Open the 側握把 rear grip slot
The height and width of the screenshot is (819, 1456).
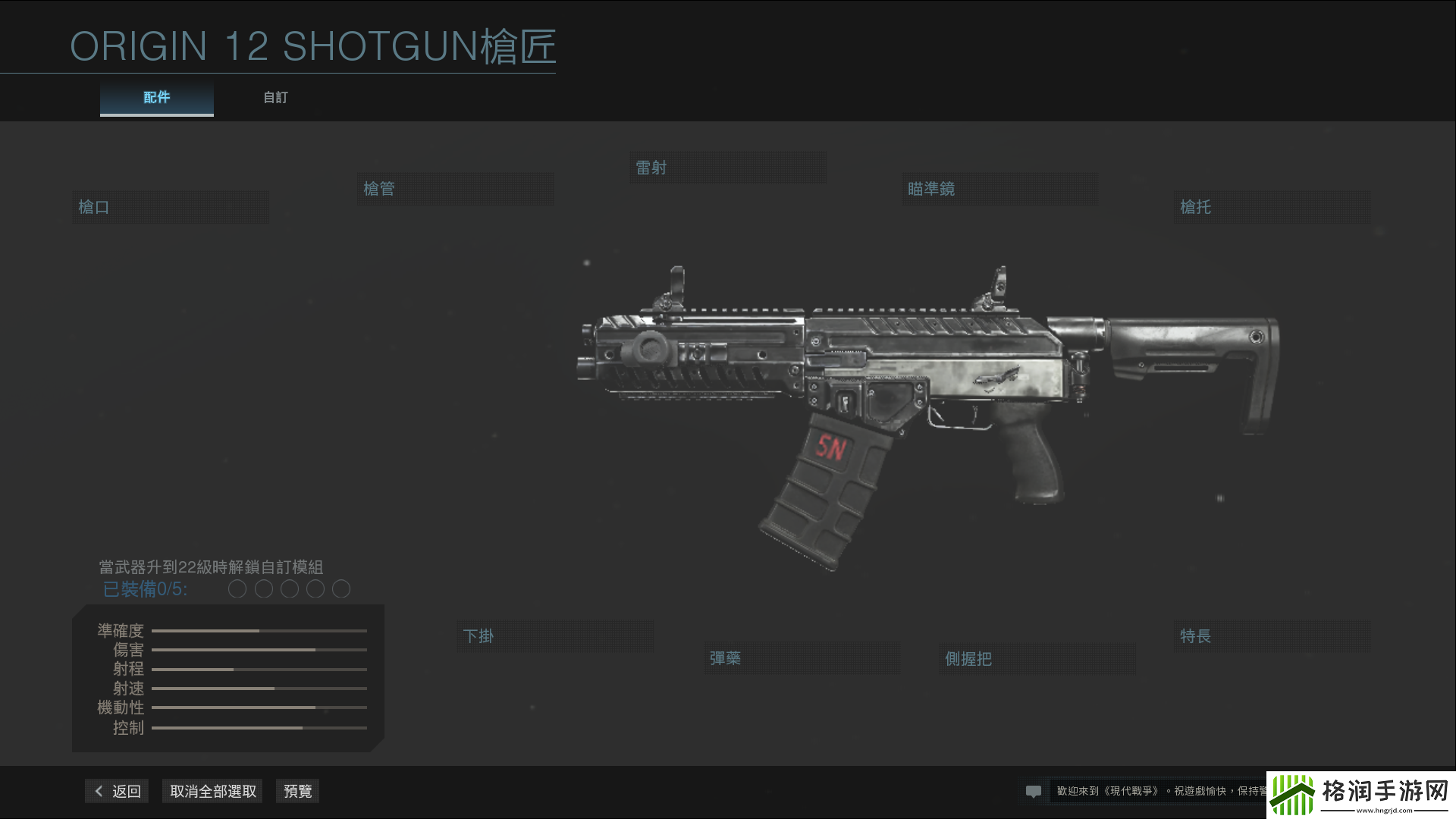click(x=1036, y=659)
